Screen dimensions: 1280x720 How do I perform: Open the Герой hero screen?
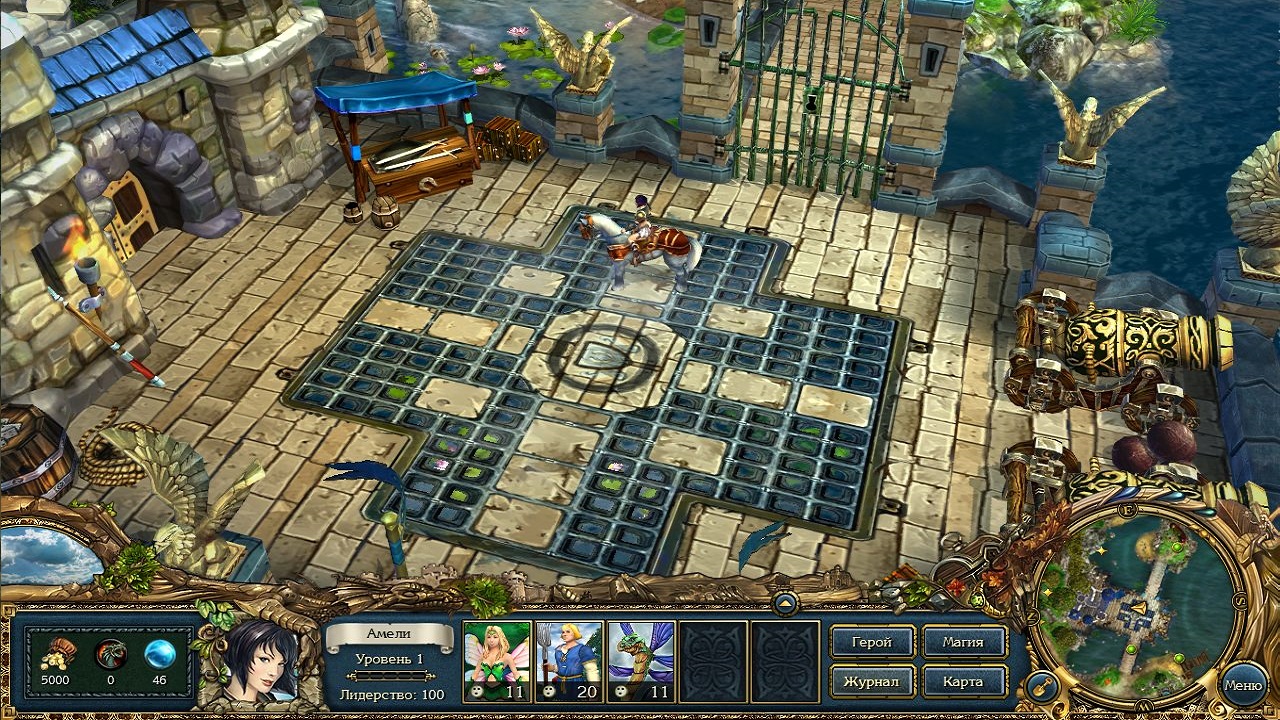click(873, 642)
